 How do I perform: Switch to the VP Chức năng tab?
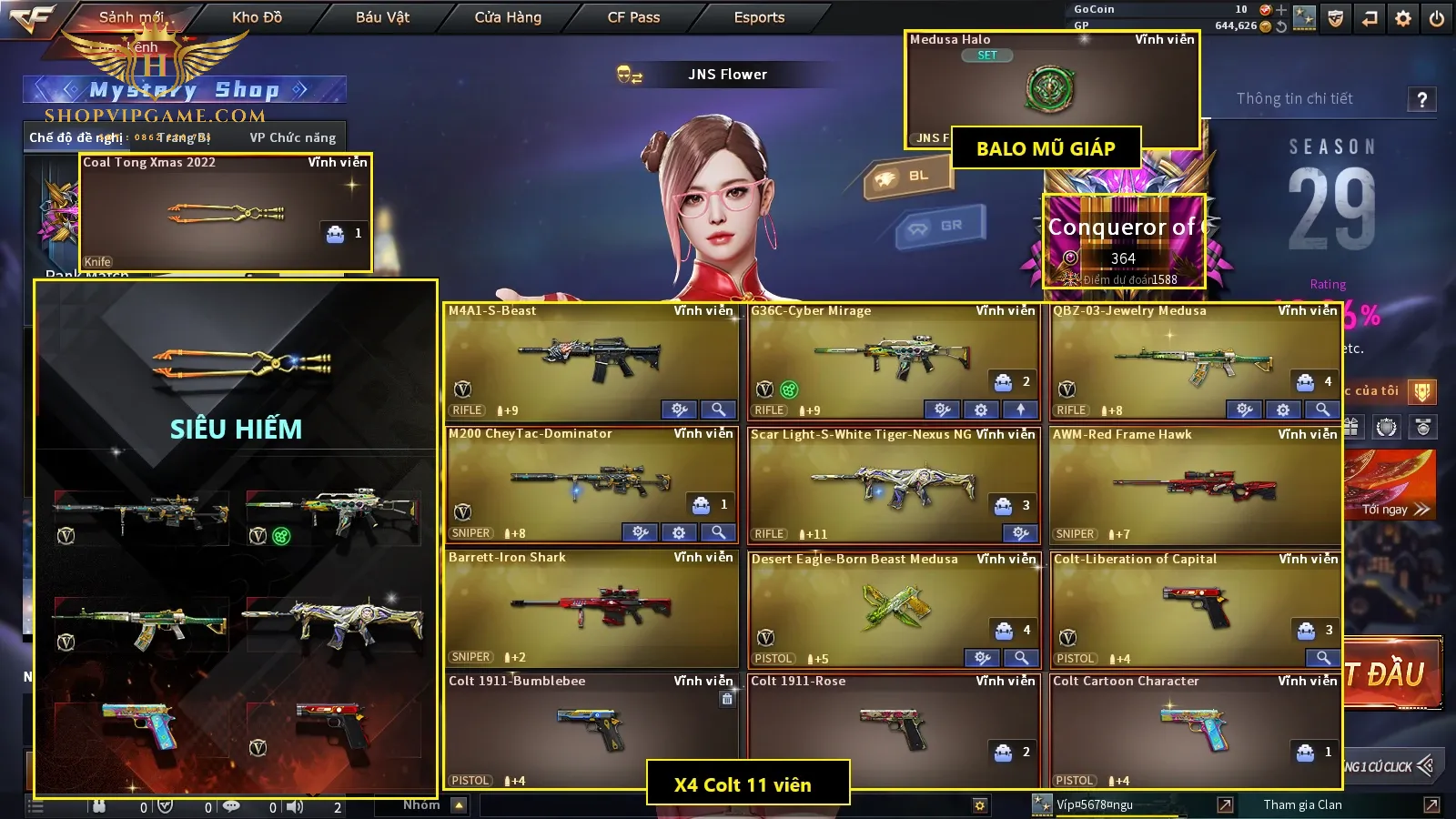click(x=293, y=137)
